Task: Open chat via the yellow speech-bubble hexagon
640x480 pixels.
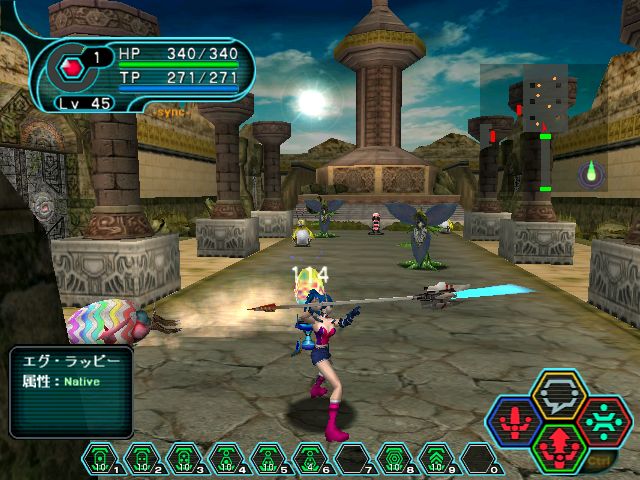Action: (x=559, y=397)
